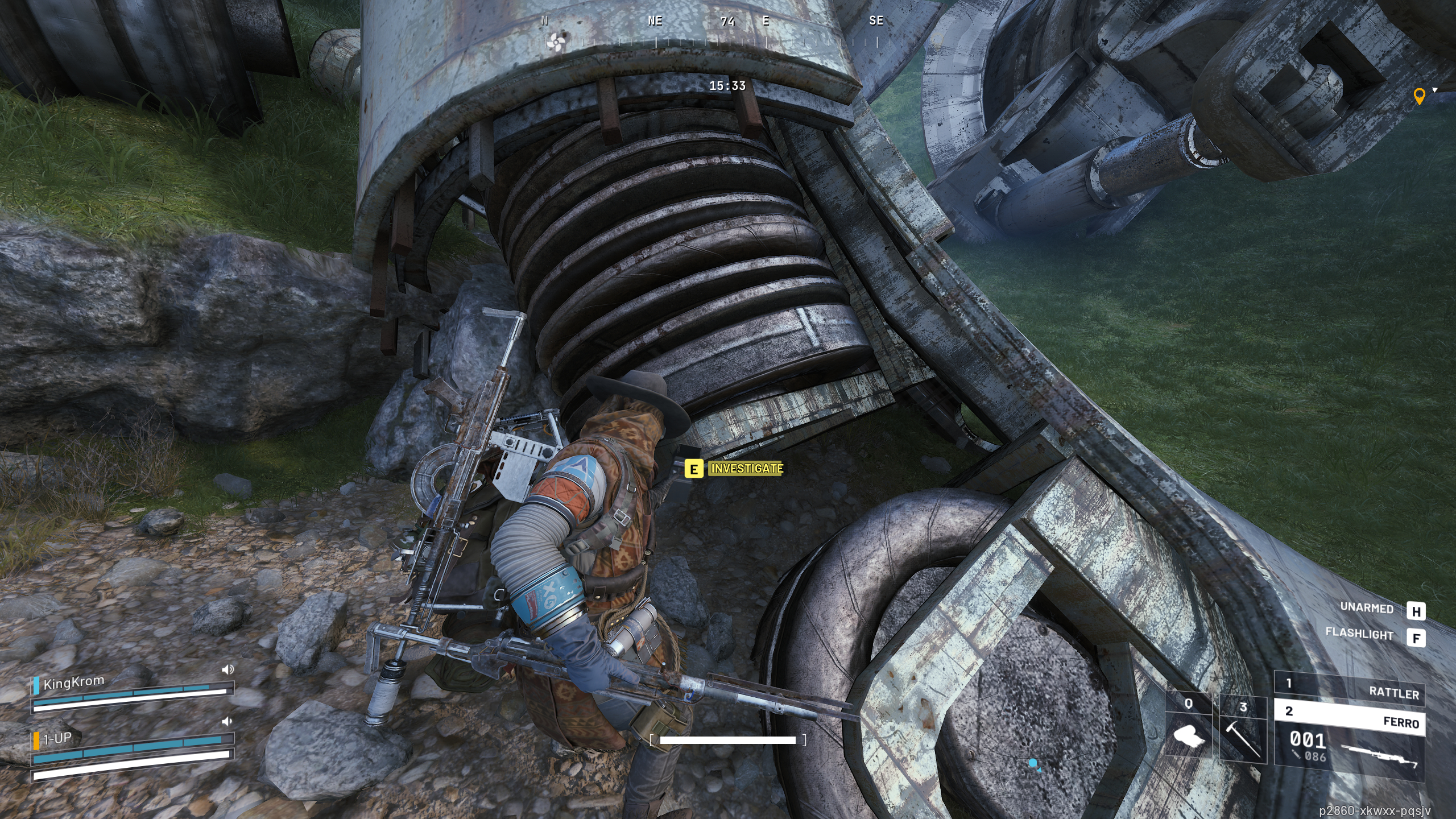Click the 15:33 mission timer
The width and height of the screenshot is (1456, 819).
pyautogui.click(x=728, y=86)
